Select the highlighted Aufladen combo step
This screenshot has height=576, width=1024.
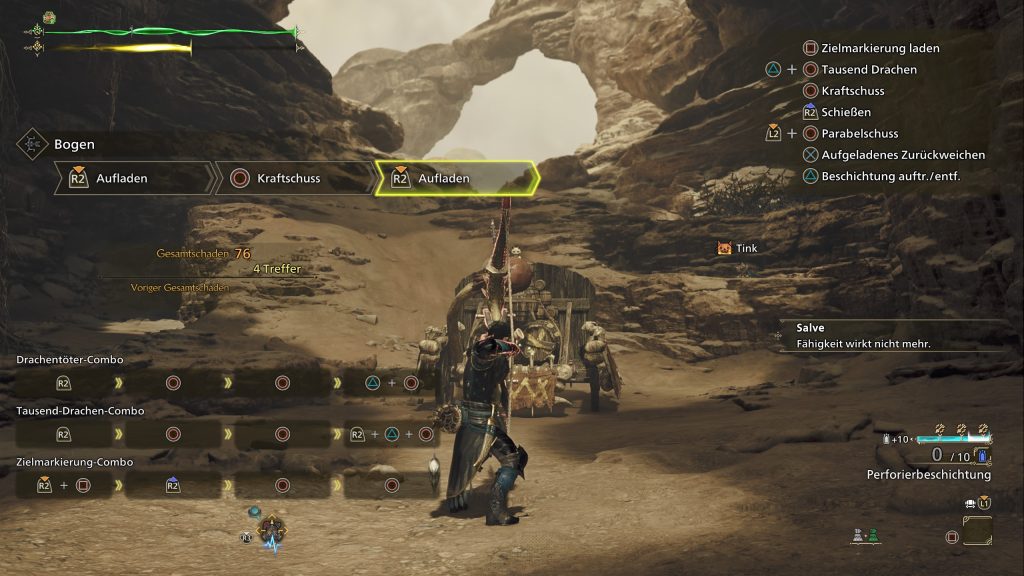coord(455,179)
